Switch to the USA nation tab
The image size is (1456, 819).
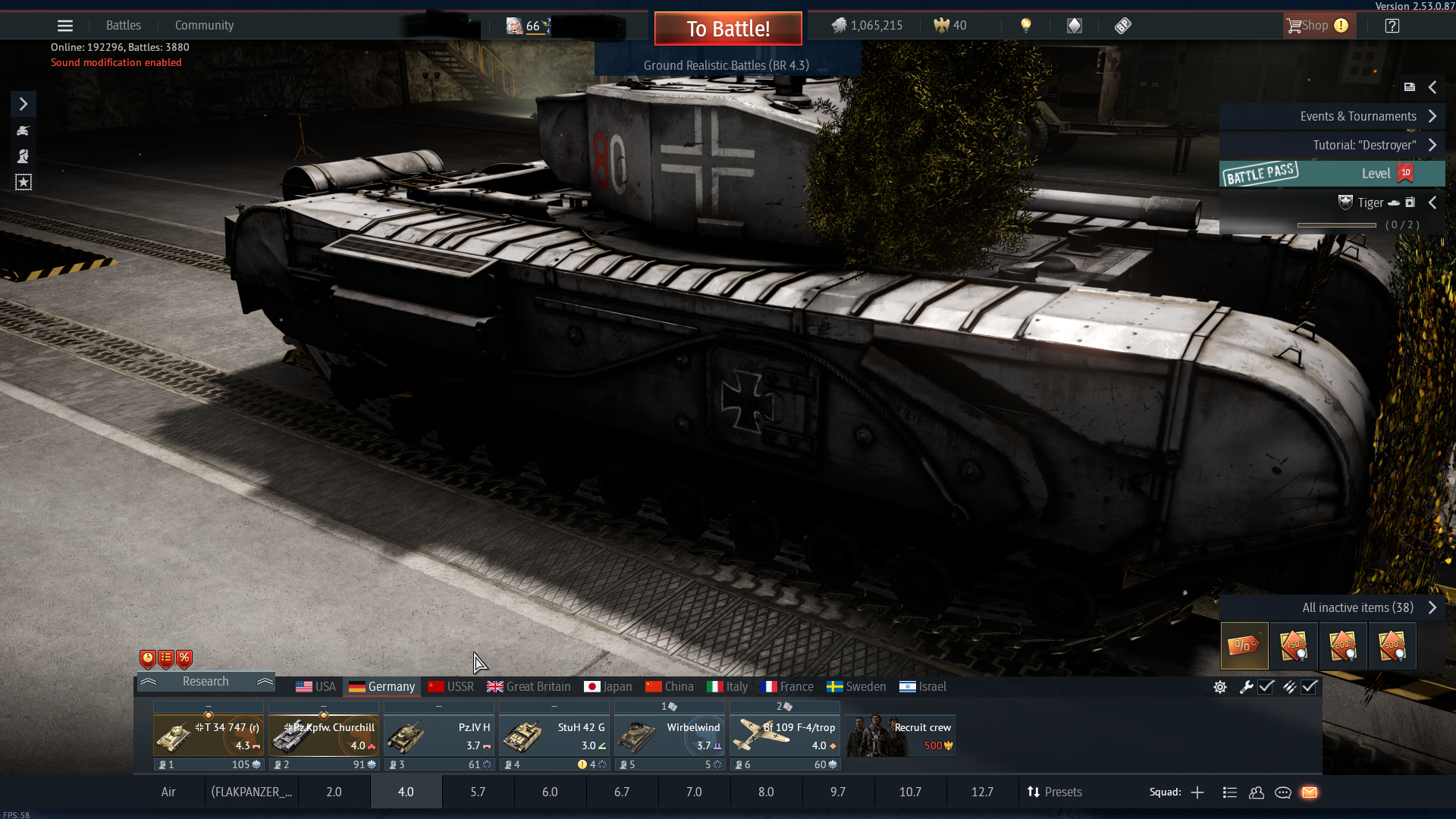[316, 686]
